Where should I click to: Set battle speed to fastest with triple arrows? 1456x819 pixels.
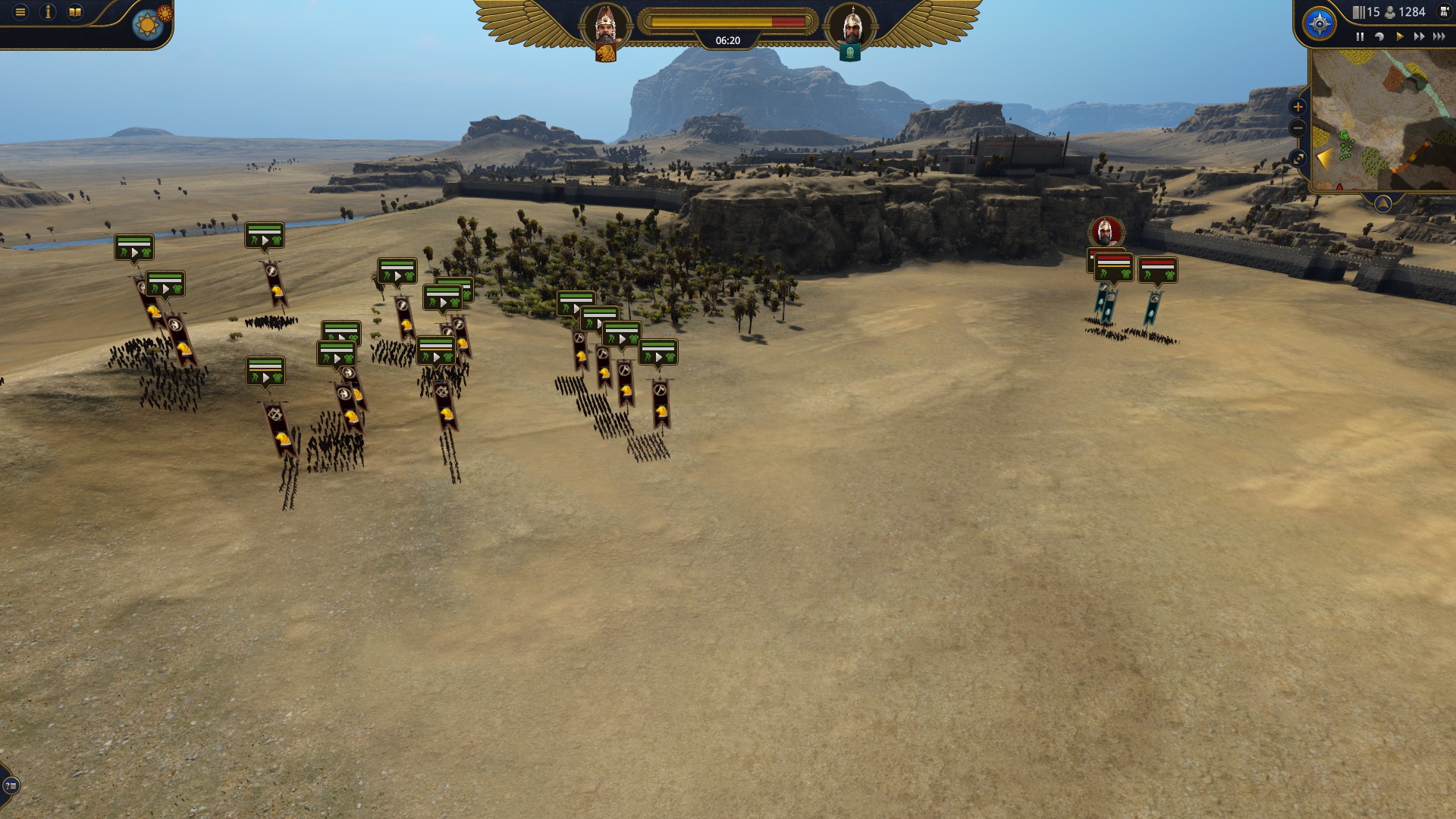pyautogui.click(x=1438, y=36)
